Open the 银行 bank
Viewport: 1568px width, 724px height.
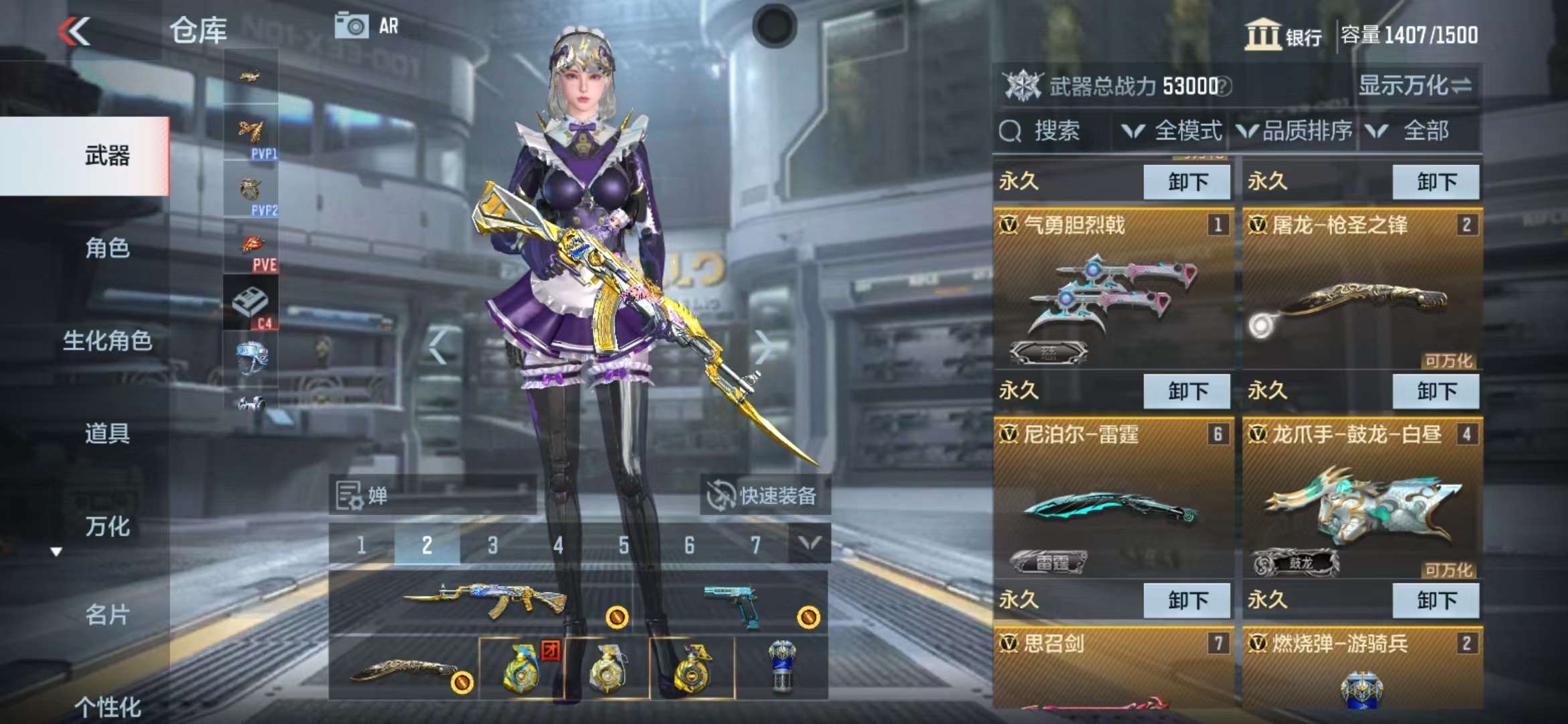1283,34
